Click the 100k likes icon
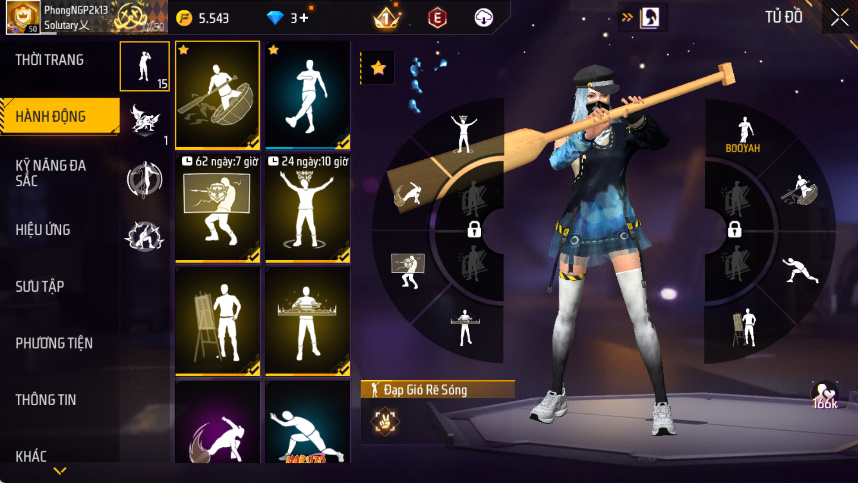Viewport: 858px width, 483px height. (x=825, y=395)
